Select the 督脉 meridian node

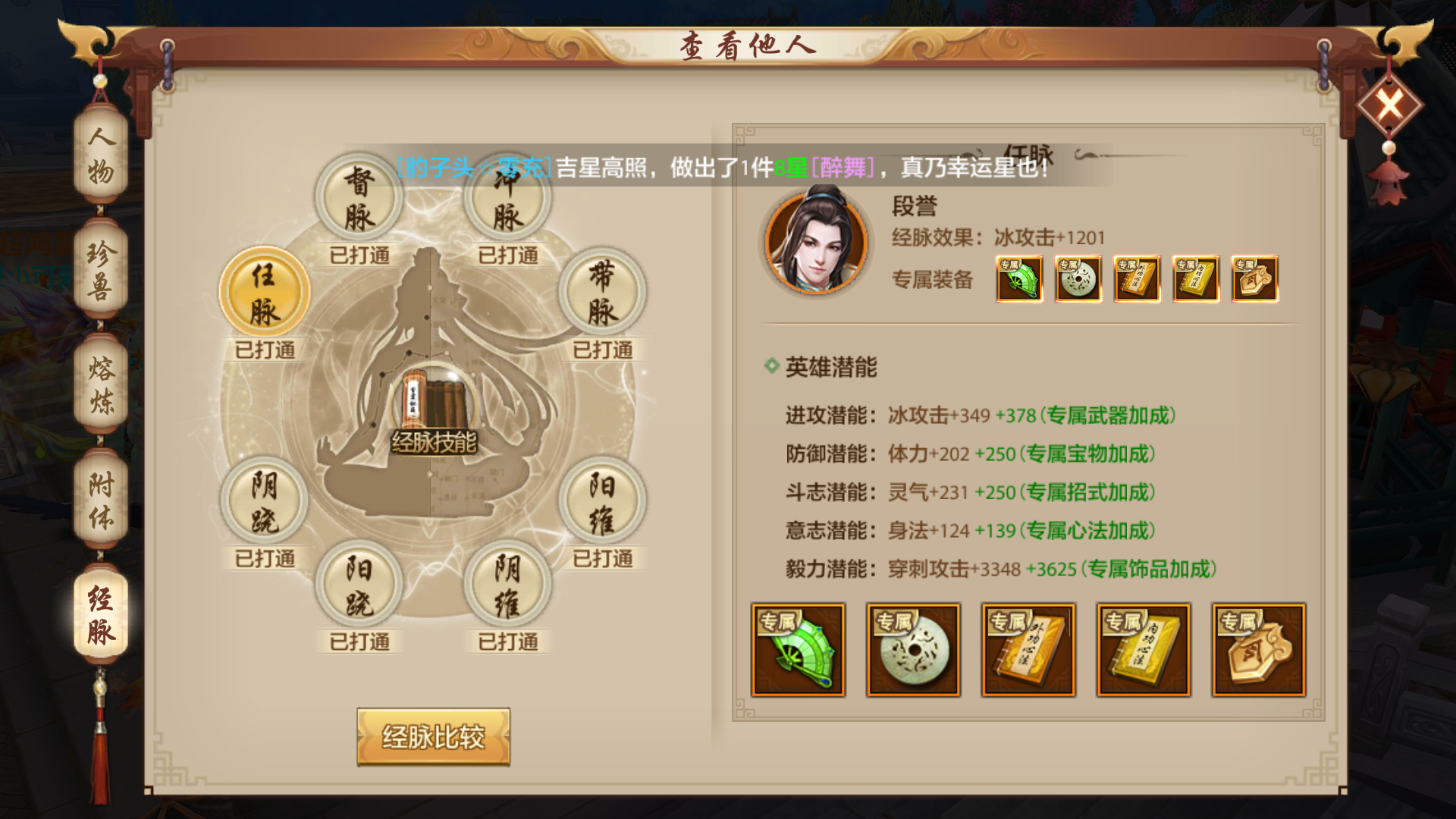coord(359,198)
